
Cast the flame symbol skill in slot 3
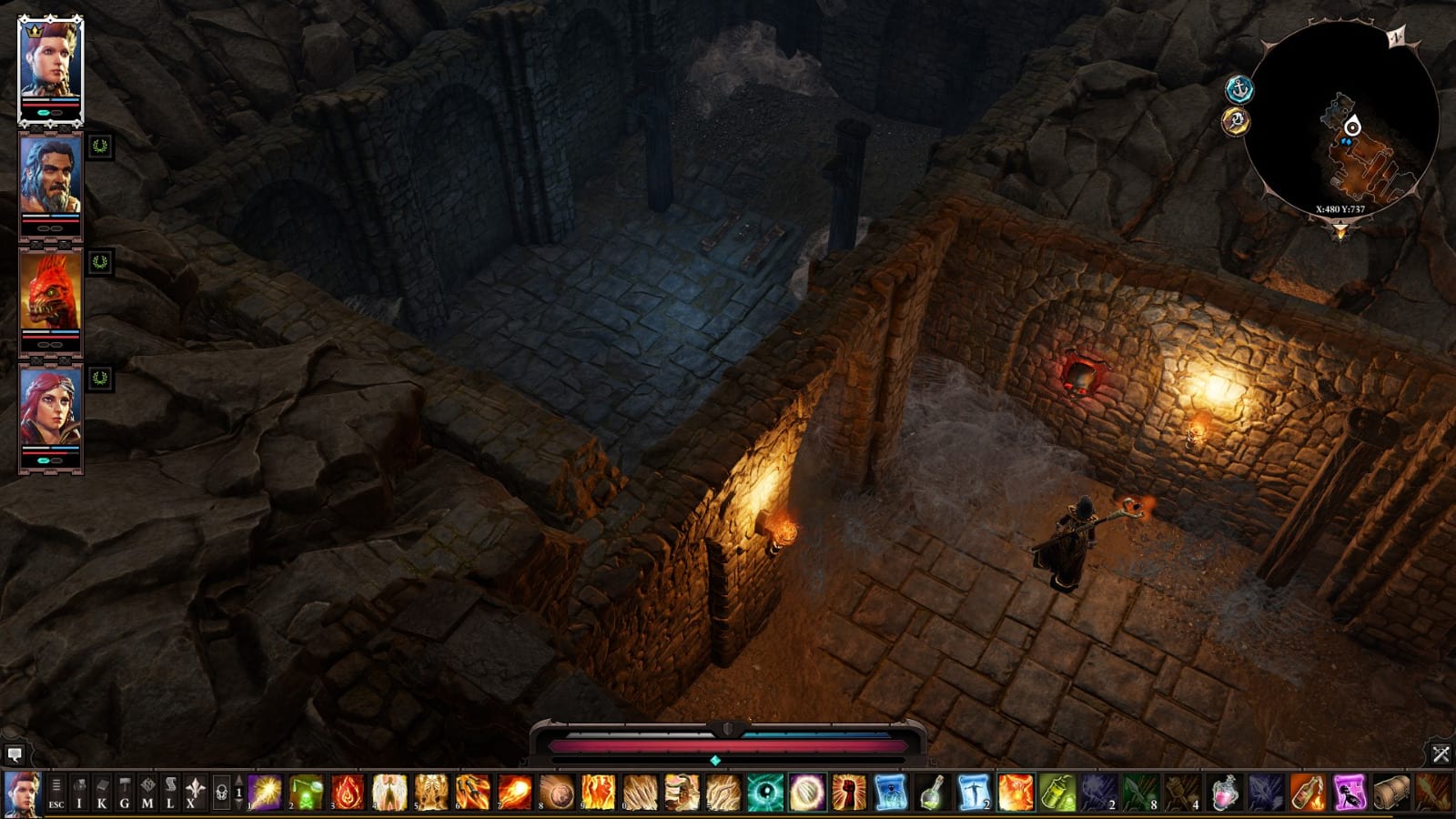point(348,793)
